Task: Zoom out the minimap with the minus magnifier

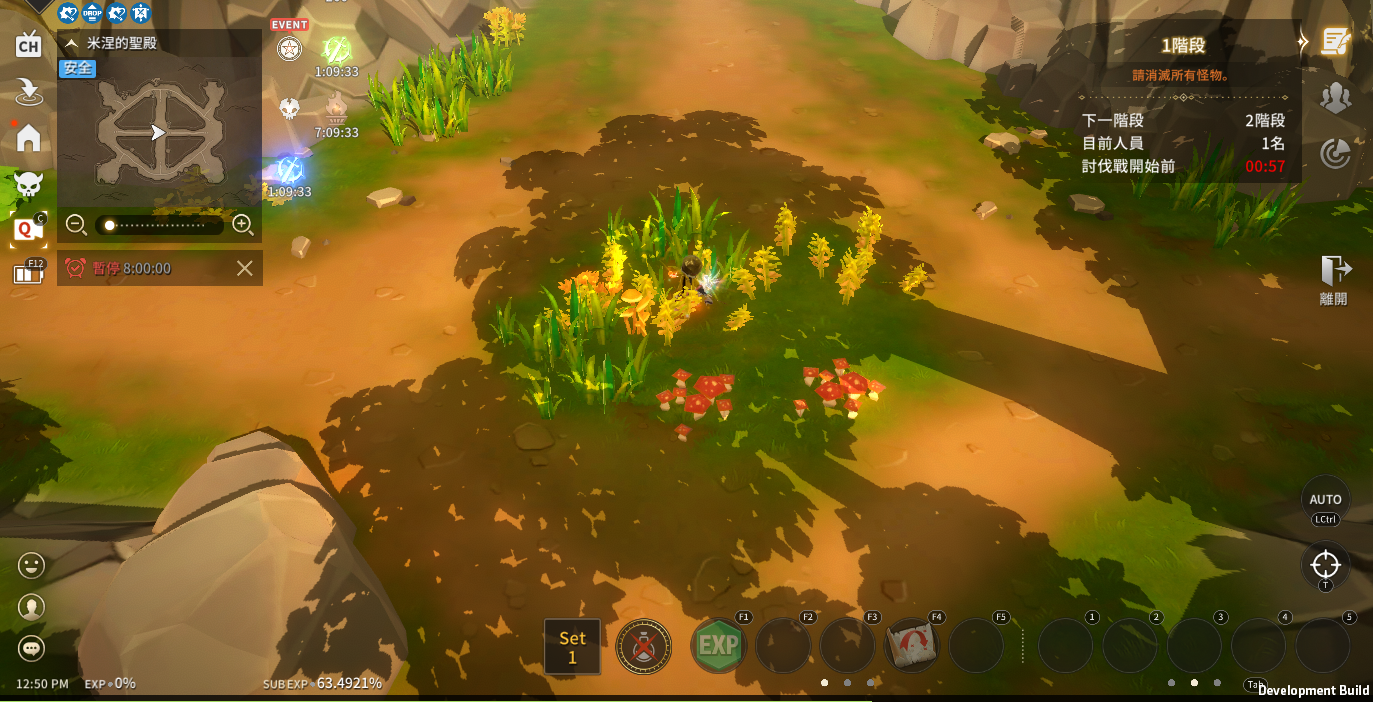Action: tap(76, 225)
